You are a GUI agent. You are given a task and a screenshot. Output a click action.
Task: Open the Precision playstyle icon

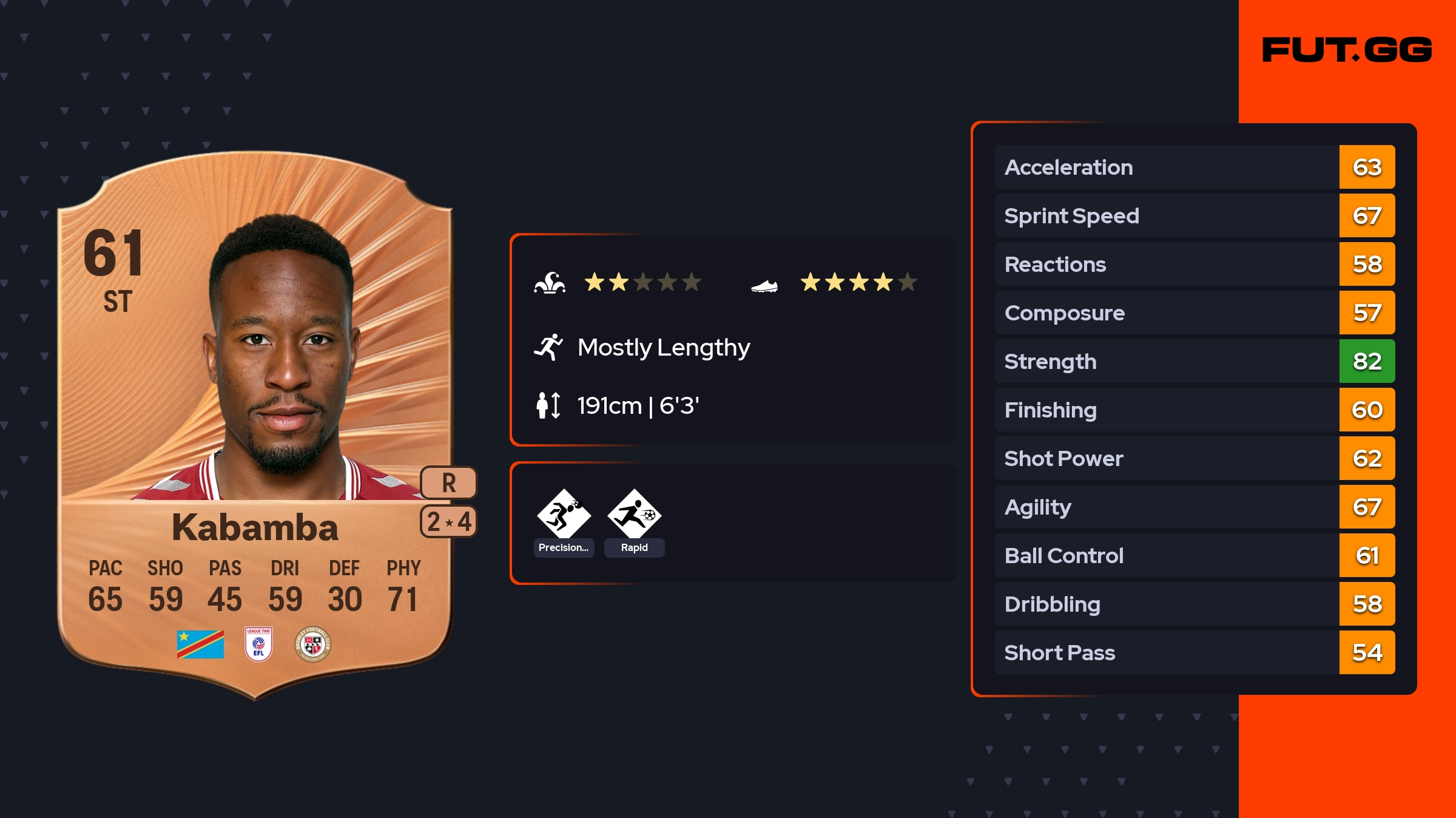pos(564,515)
